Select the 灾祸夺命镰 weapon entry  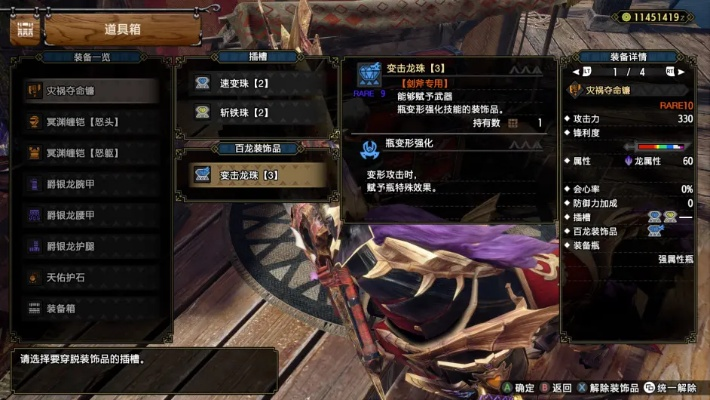[88, 90]
